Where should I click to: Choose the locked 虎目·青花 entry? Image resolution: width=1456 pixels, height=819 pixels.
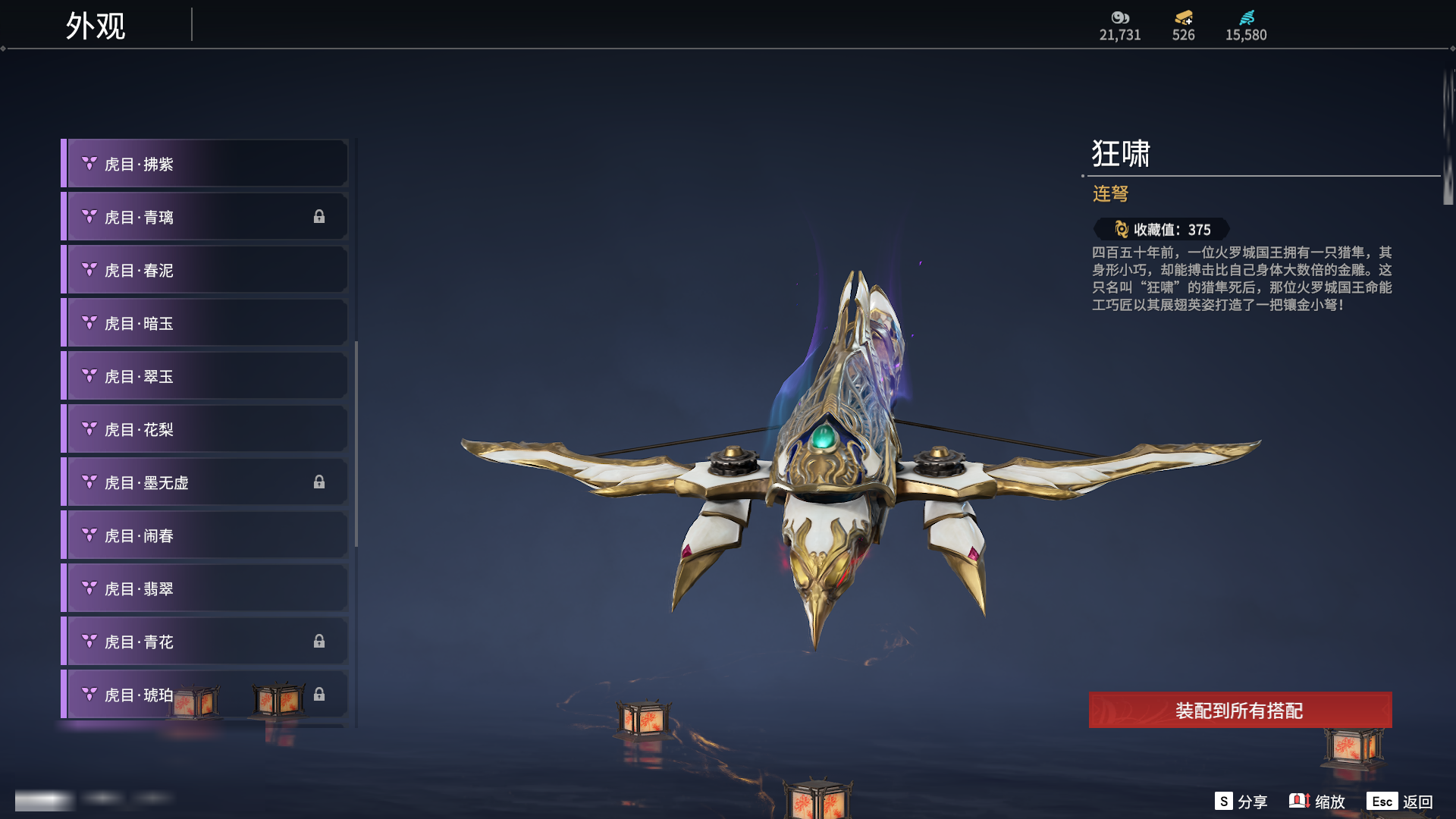205,642
